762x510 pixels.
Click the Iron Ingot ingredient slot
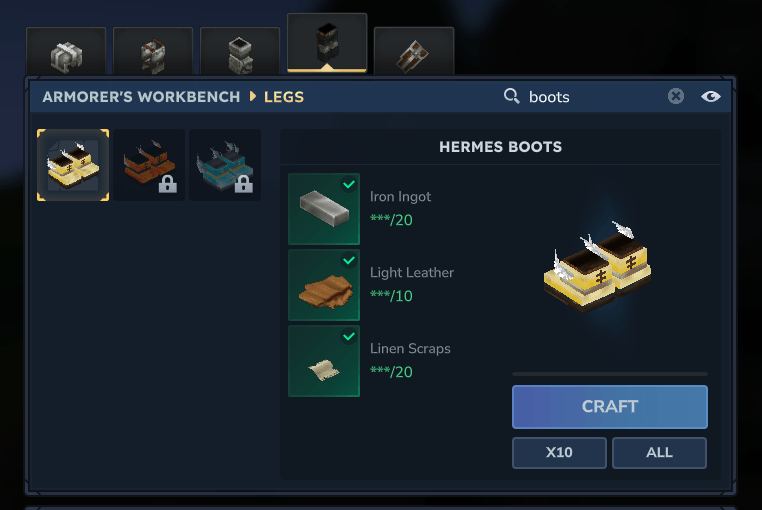324,209
